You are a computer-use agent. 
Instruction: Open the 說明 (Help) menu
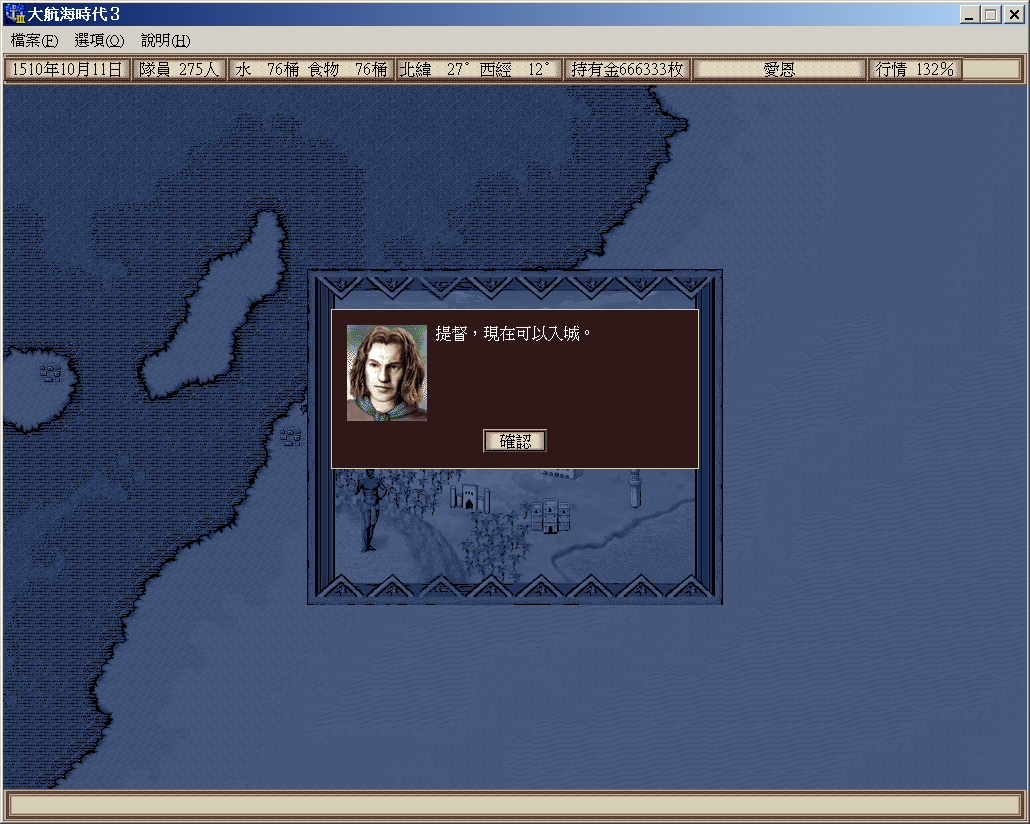coord(165,41)
